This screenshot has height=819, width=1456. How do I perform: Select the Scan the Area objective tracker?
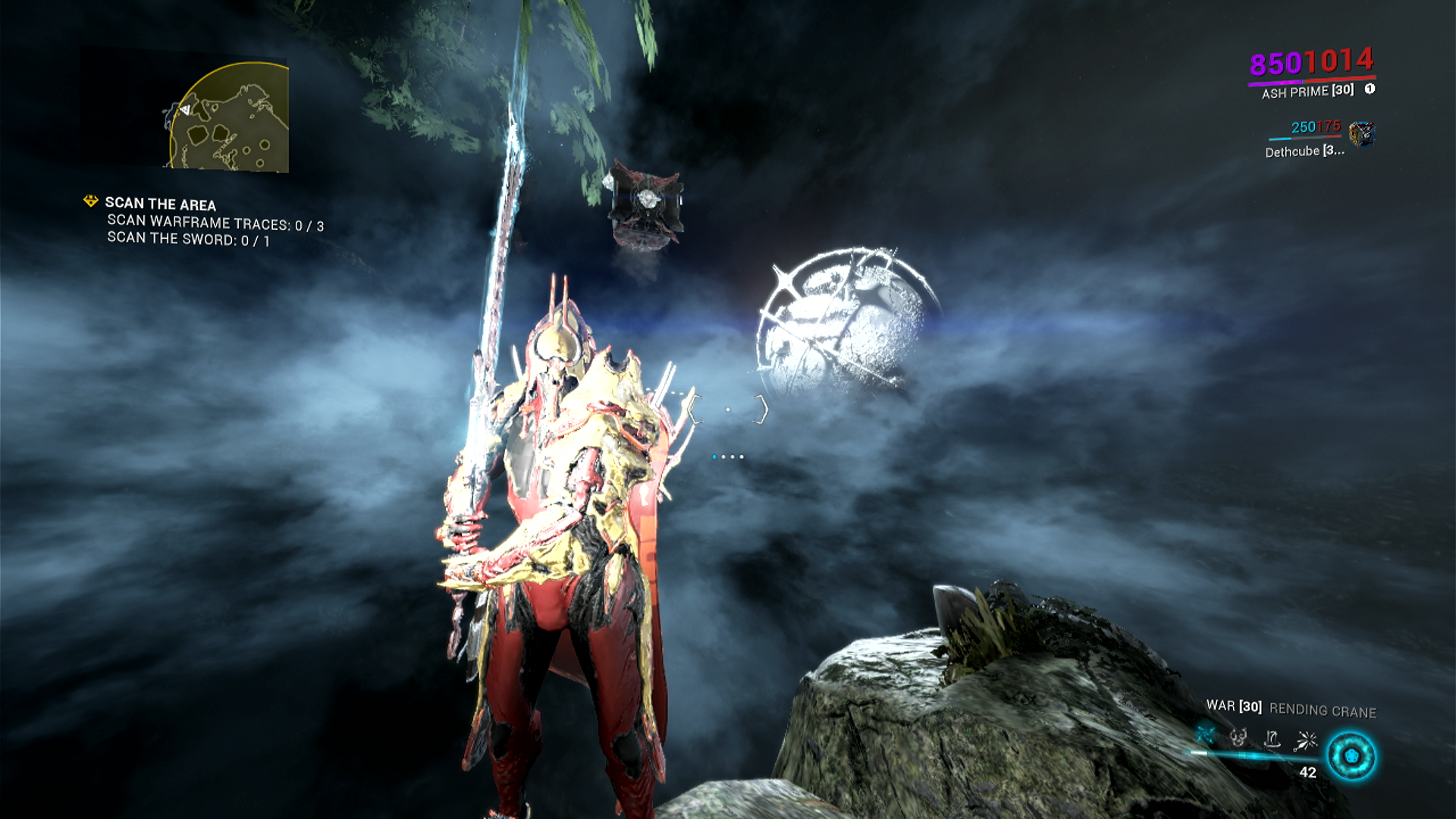(x=160, y=203)
